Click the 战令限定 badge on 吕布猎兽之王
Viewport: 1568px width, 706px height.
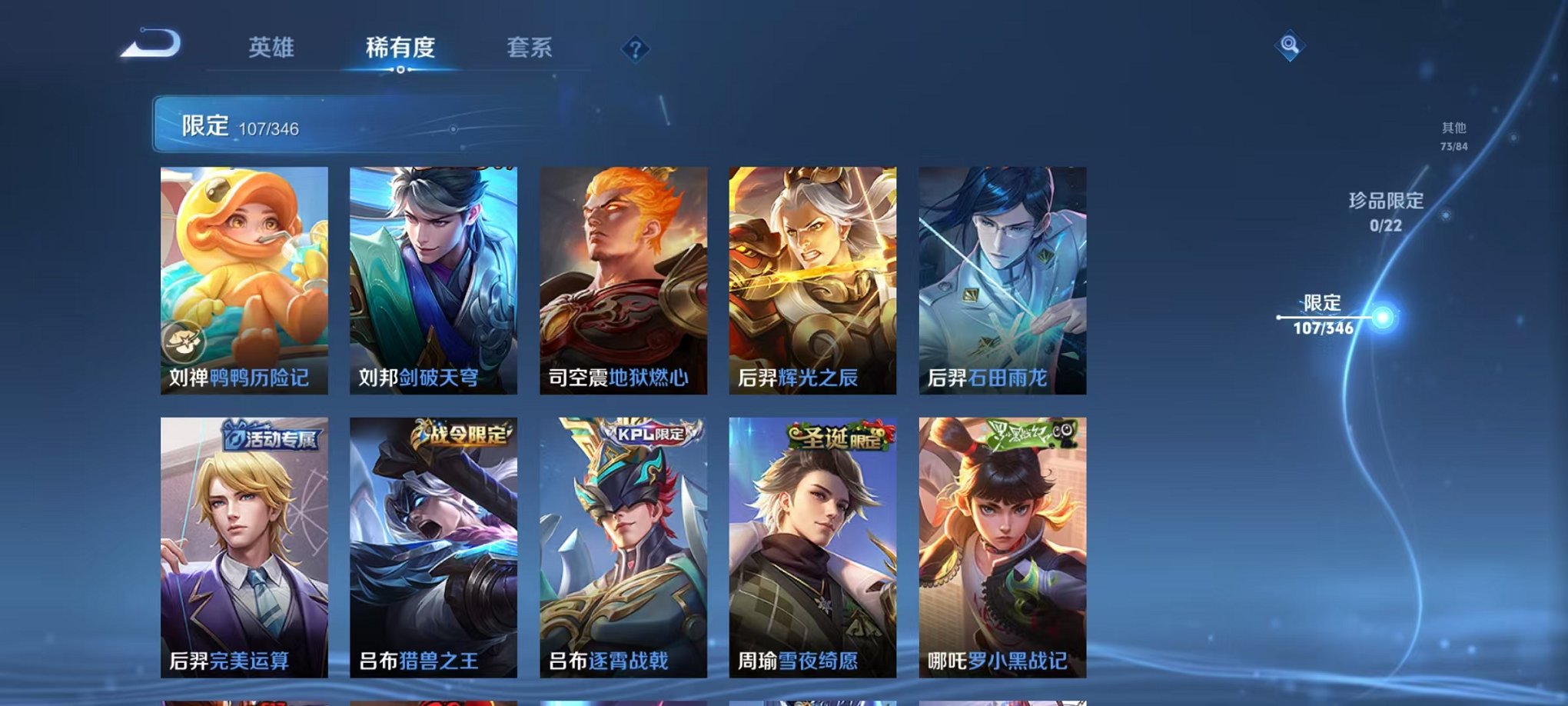tap(461, 438)
